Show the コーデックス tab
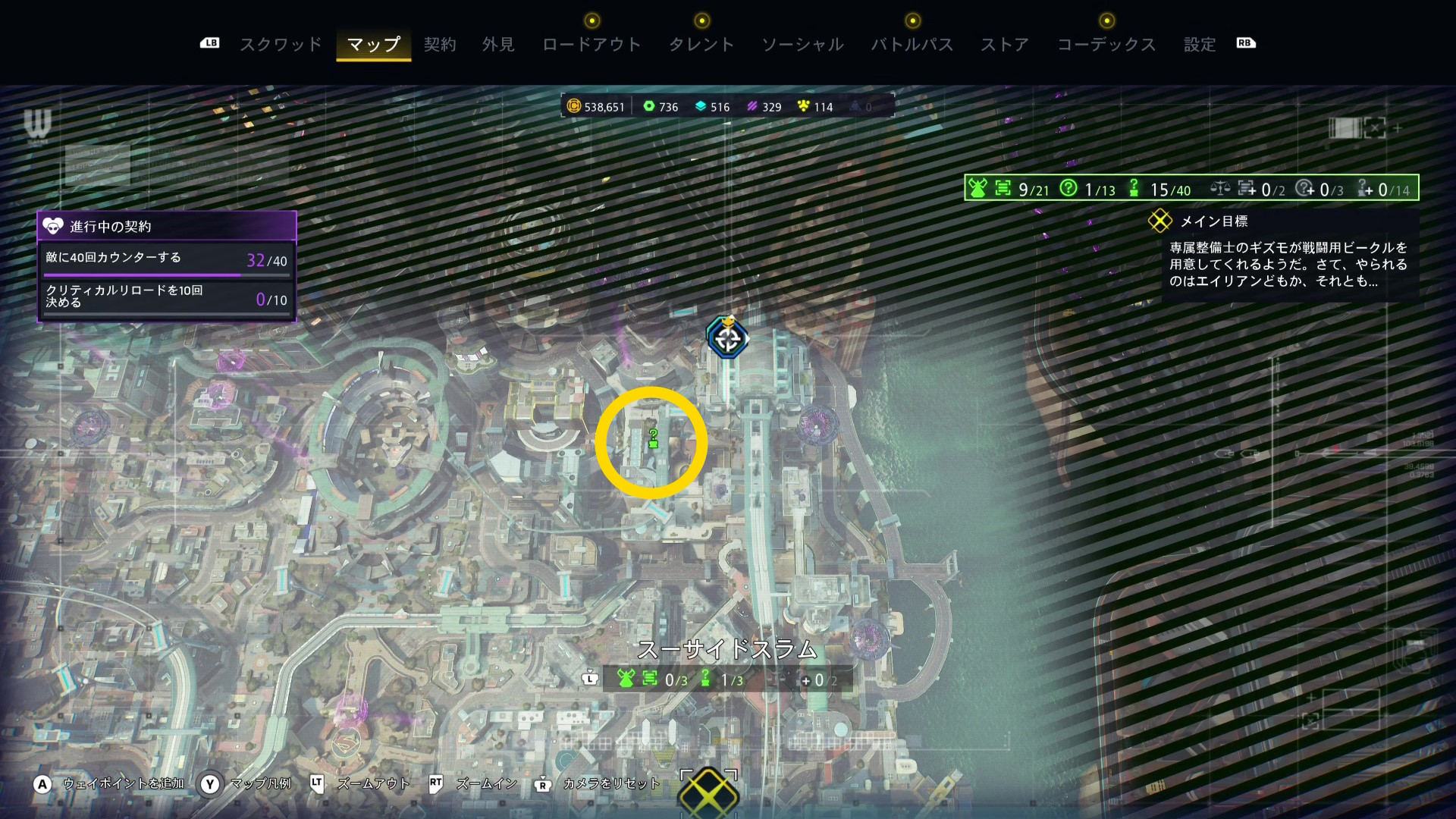 point(1106,45)
